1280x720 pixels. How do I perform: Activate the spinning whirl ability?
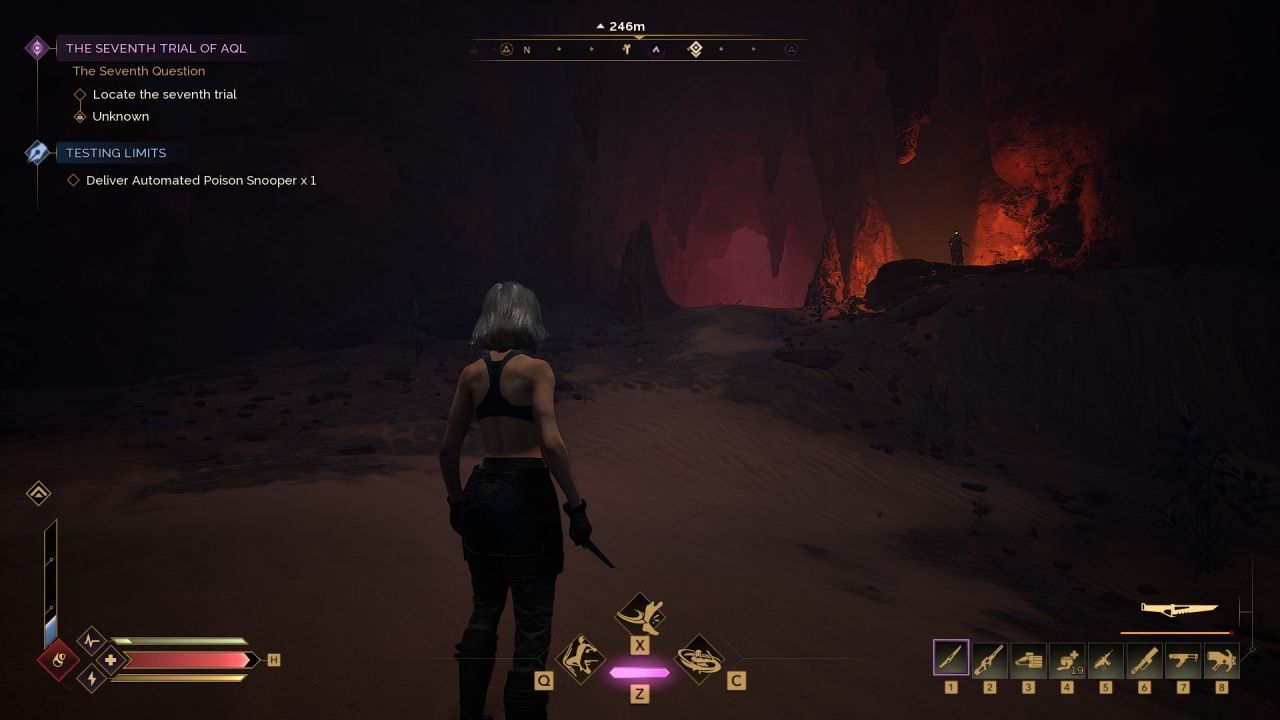[699, 659]
